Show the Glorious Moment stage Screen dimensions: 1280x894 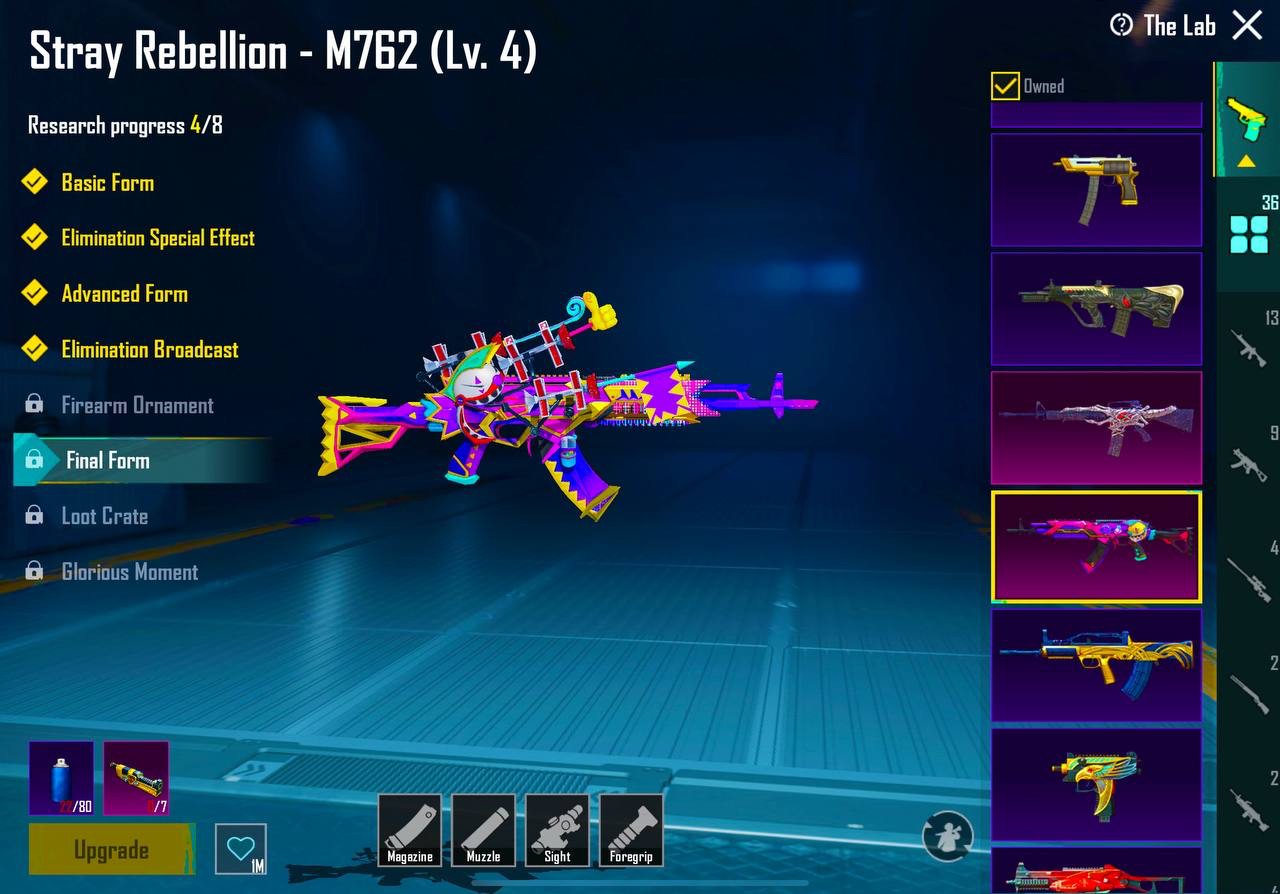[129, 572]
